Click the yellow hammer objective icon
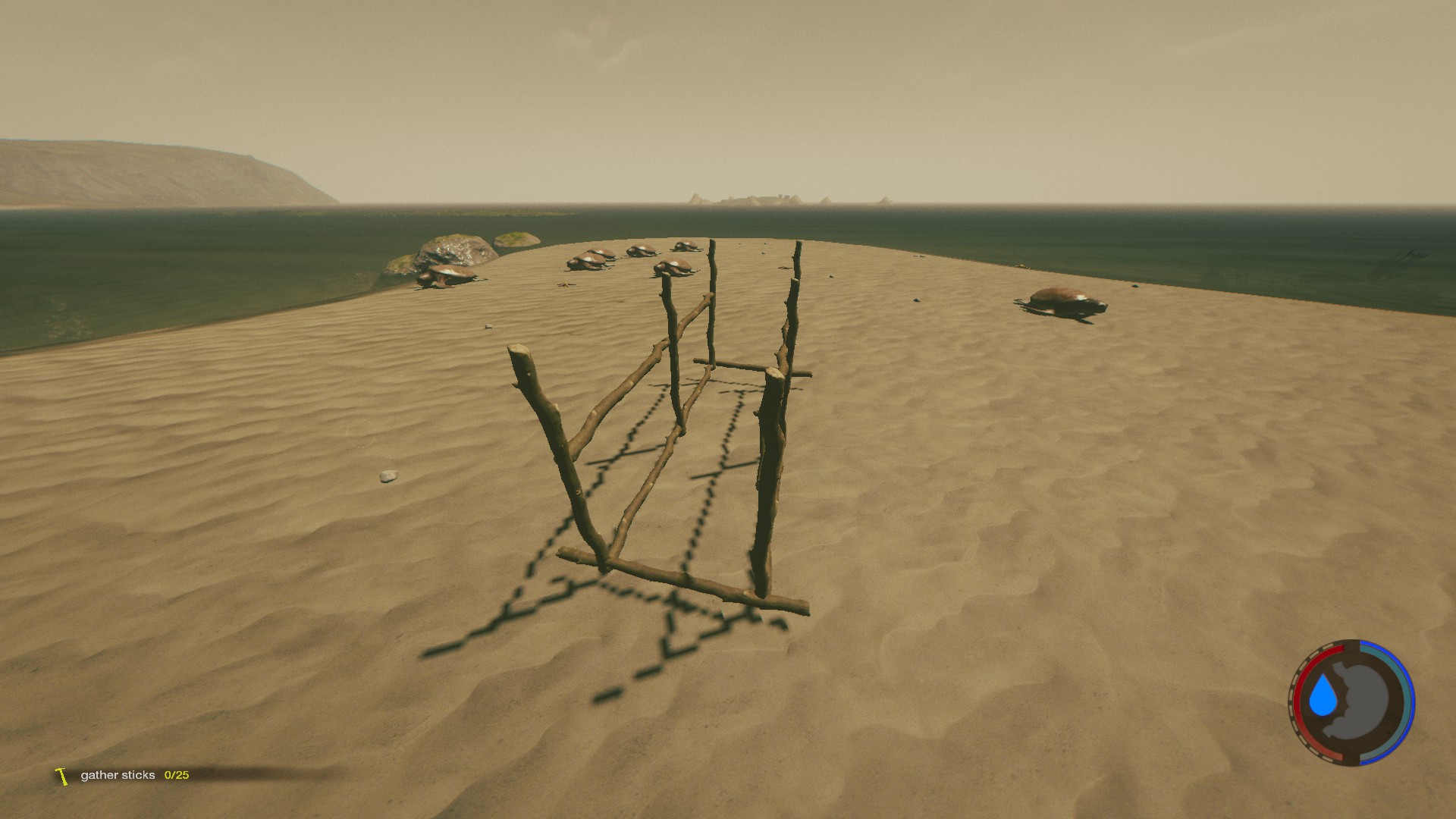This screenshot has width=1456, height=819. coord(60,776)
